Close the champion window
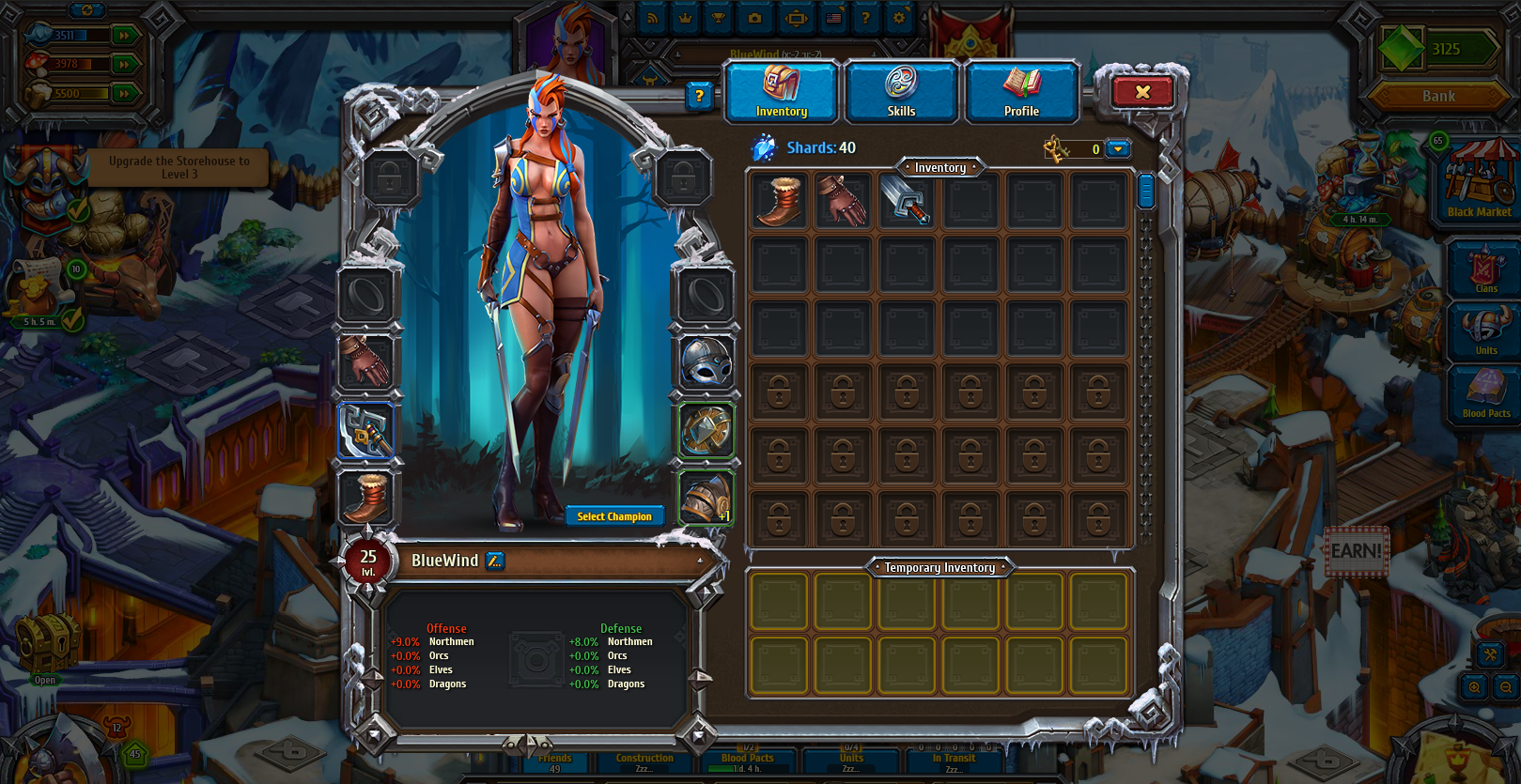The height and width of the screenshot is (784, 1521). tap(1142, 92)
